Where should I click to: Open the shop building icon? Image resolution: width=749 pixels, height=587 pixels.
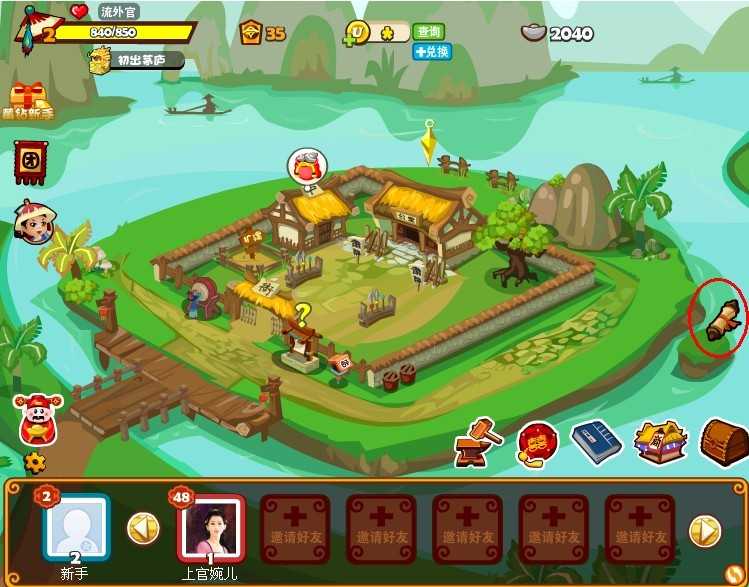pyautogui.click(x=660, y=441)
